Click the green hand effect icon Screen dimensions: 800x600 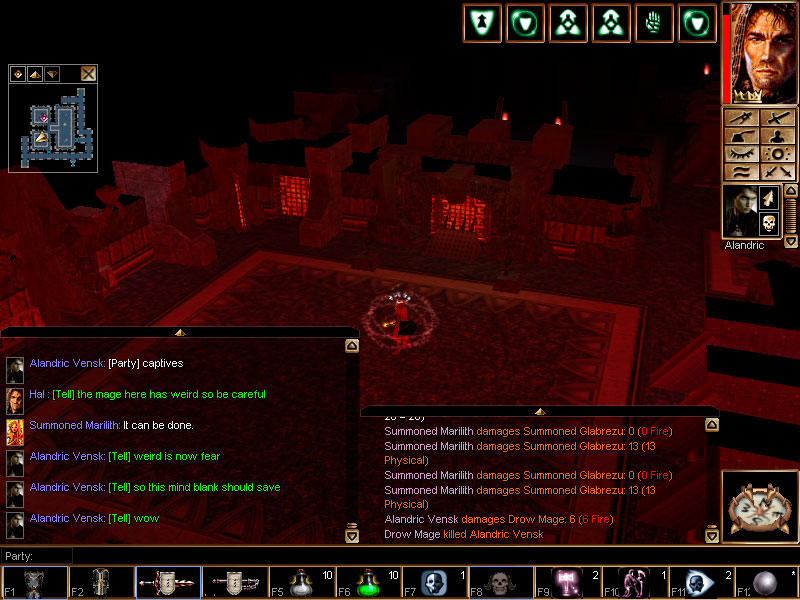[x=653, y=23]
